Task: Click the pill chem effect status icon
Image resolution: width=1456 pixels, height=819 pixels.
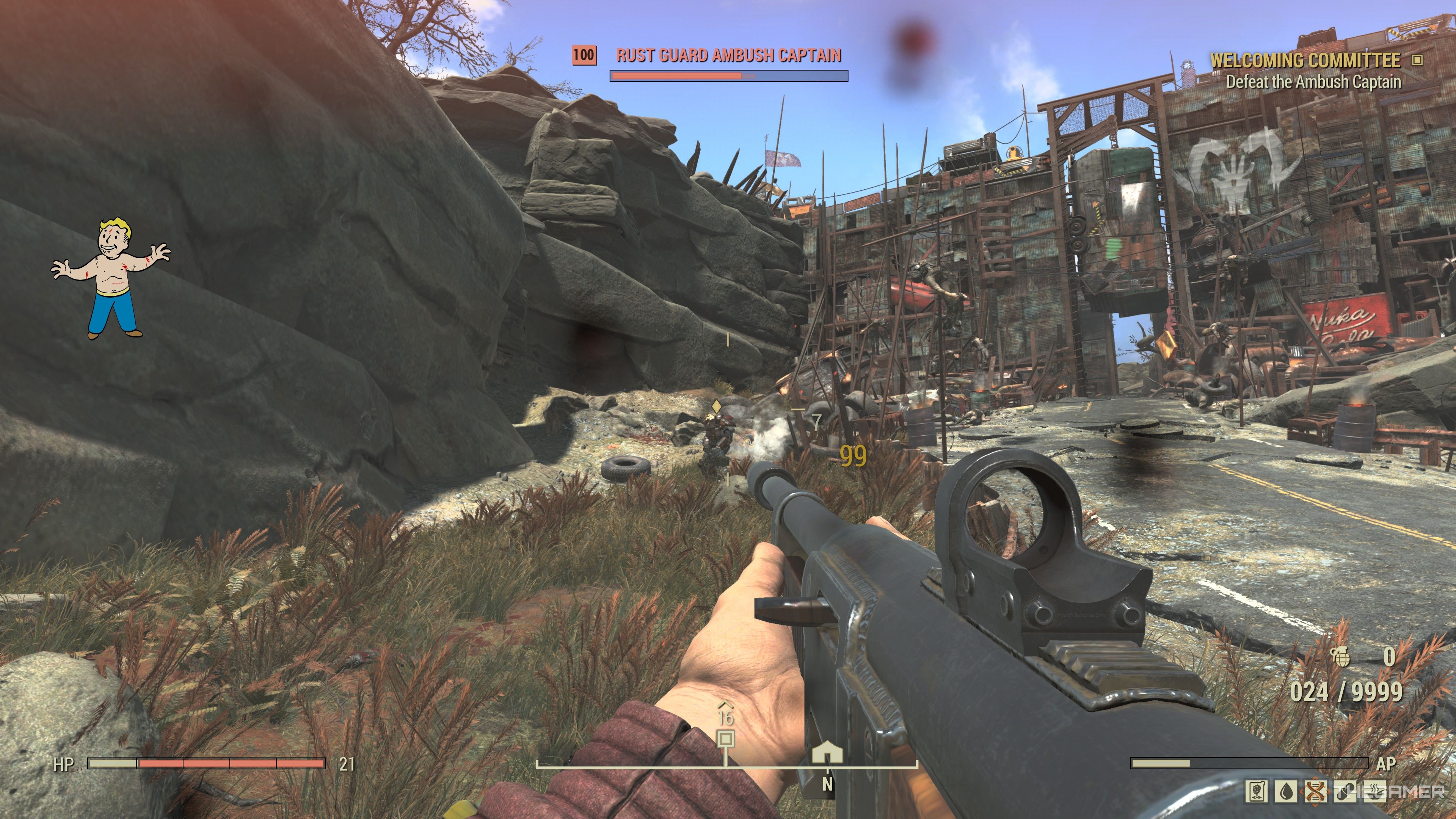Action: [x=1345, y=792]
